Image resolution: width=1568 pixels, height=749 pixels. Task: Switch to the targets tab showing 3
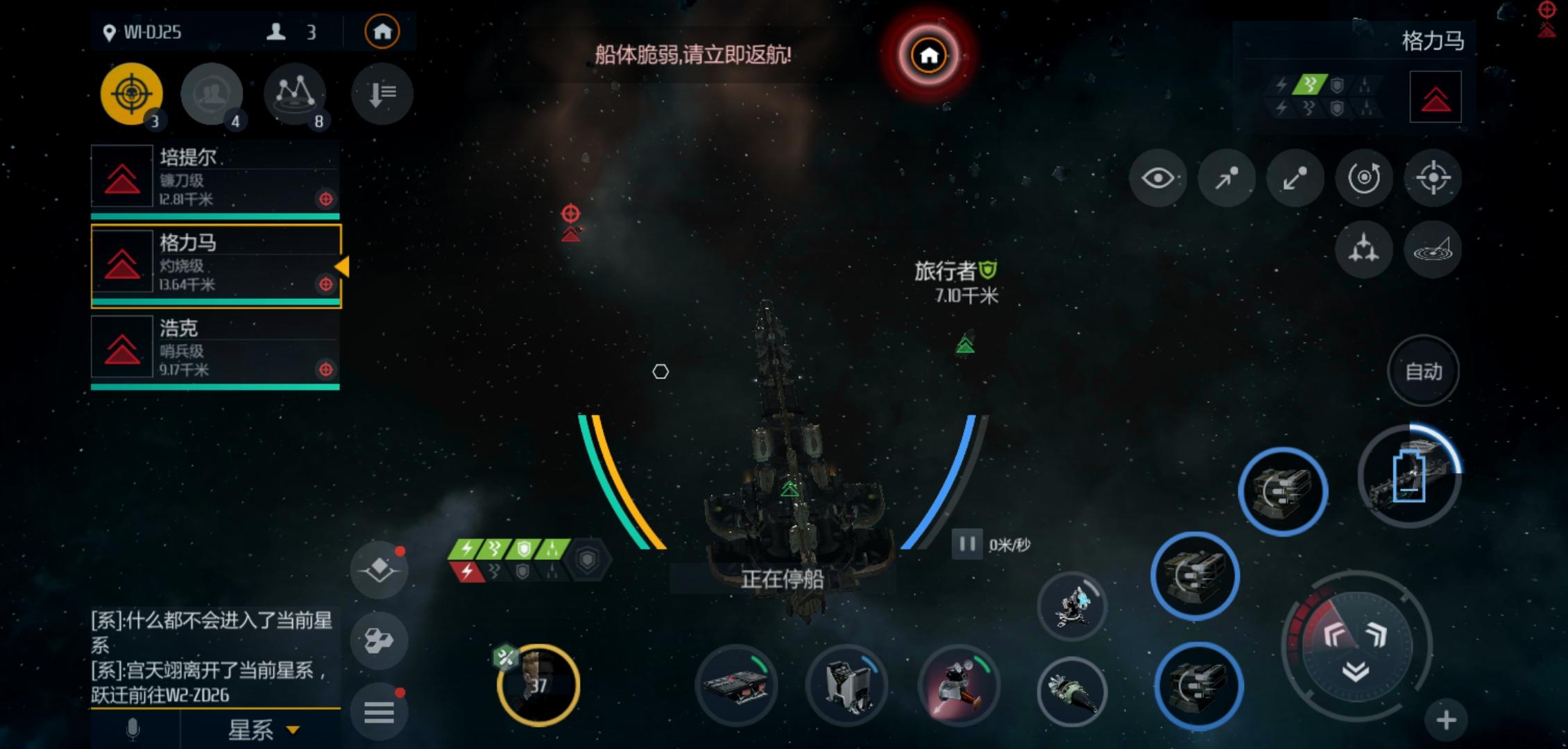tap(132, 94)
